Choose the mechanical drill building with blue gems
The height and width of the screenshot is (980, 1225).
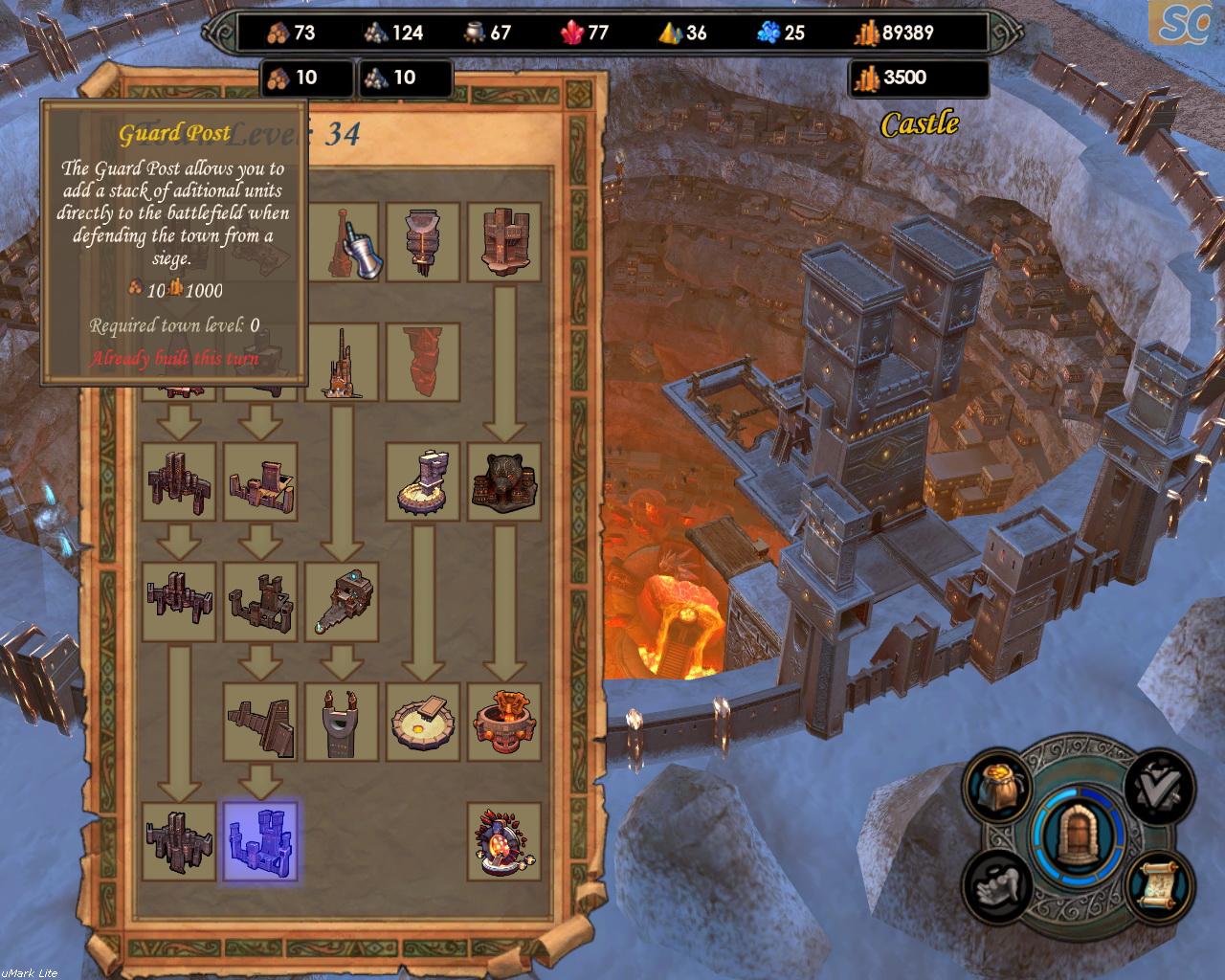pyautogui.click(x=342, y=601)
